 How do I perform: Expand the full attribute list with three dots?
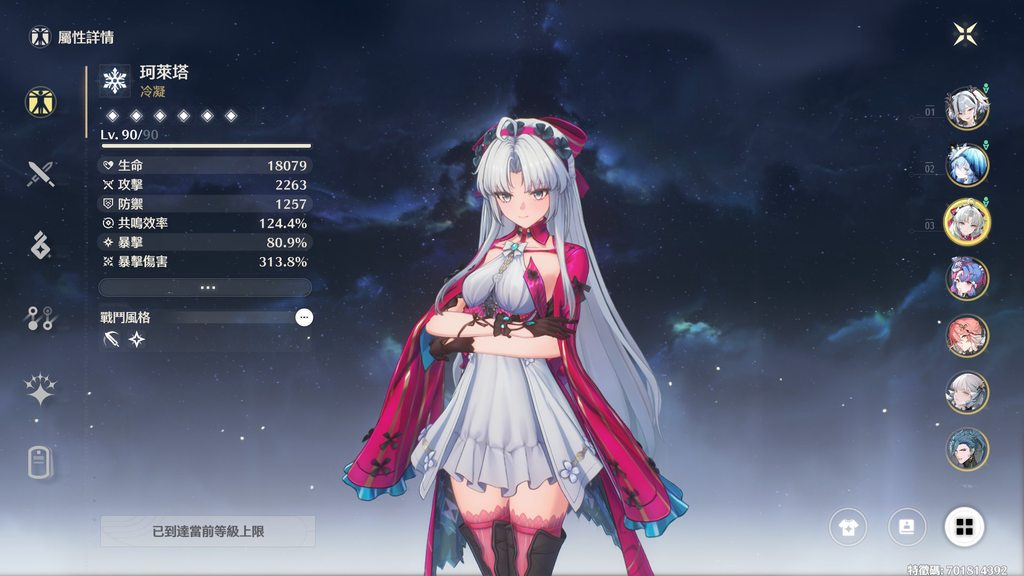(x=205, y=287)
